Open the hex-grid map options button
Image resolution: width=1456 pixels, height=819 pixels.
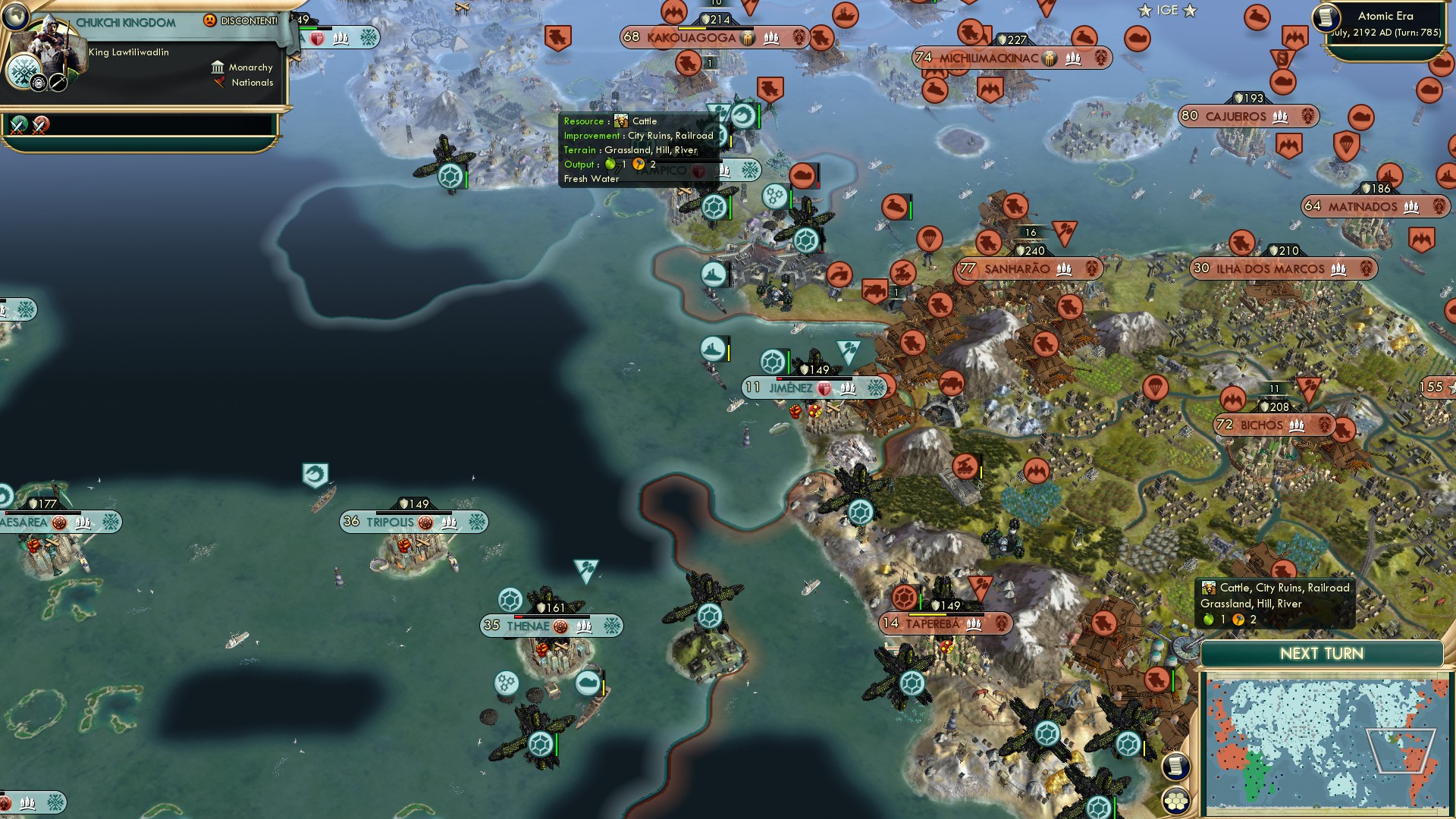click(1176, 801)
